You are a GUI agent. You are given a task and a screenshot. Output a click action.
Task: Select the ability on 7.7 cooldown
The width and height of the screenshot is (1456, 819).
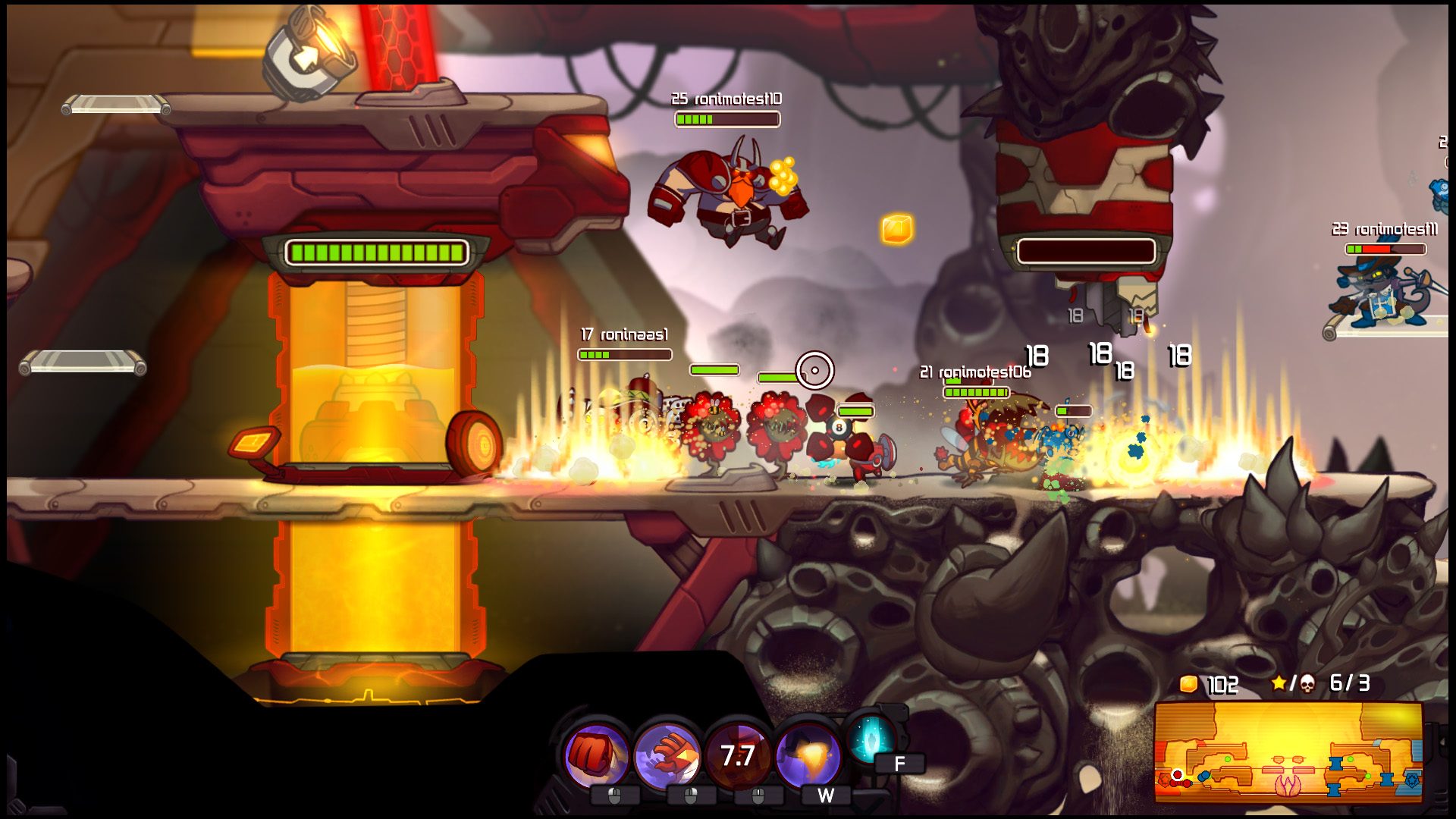point(737,755)
